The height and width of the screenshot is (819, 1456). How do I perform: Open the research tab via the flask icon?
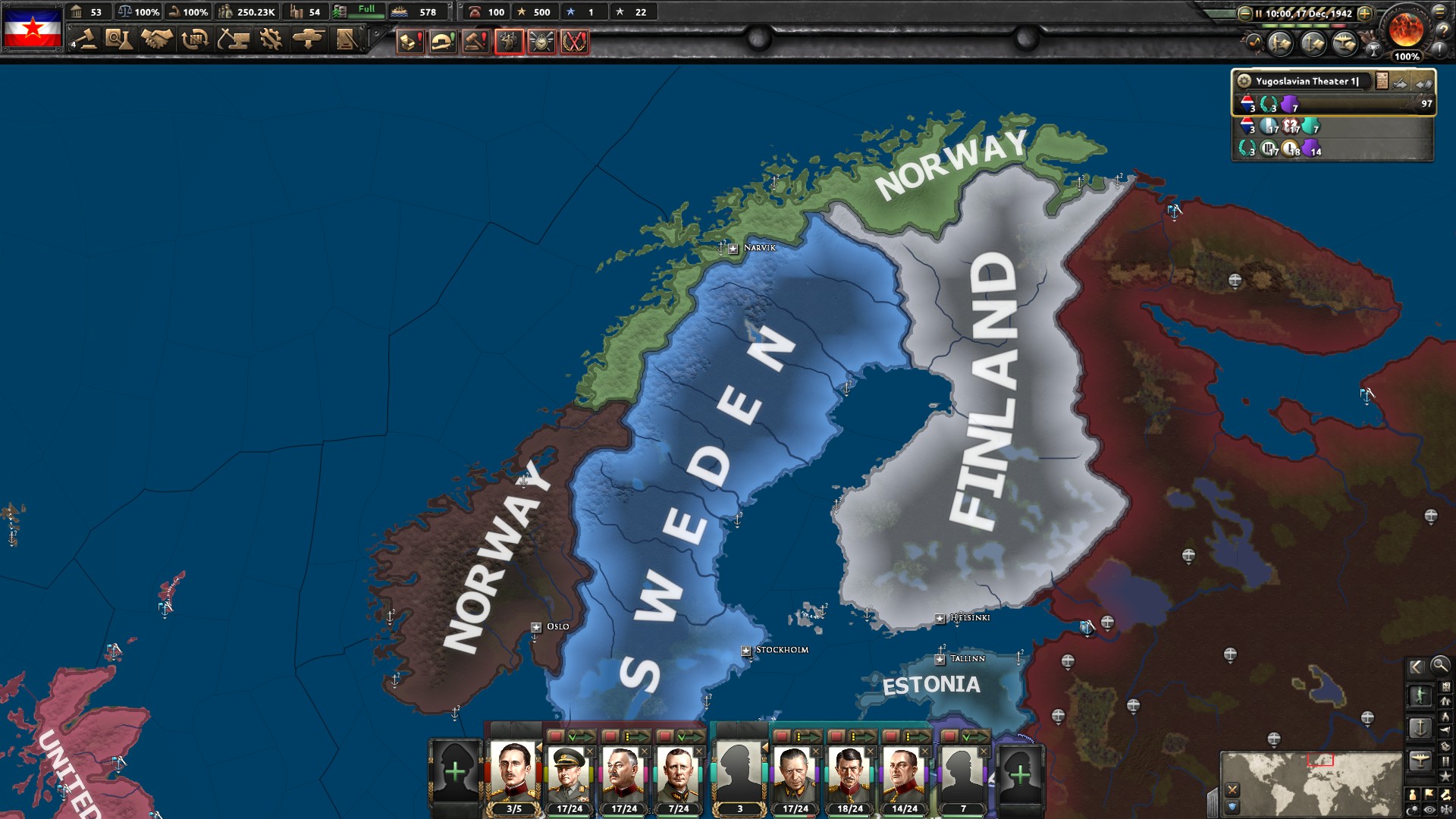[120, 38]
